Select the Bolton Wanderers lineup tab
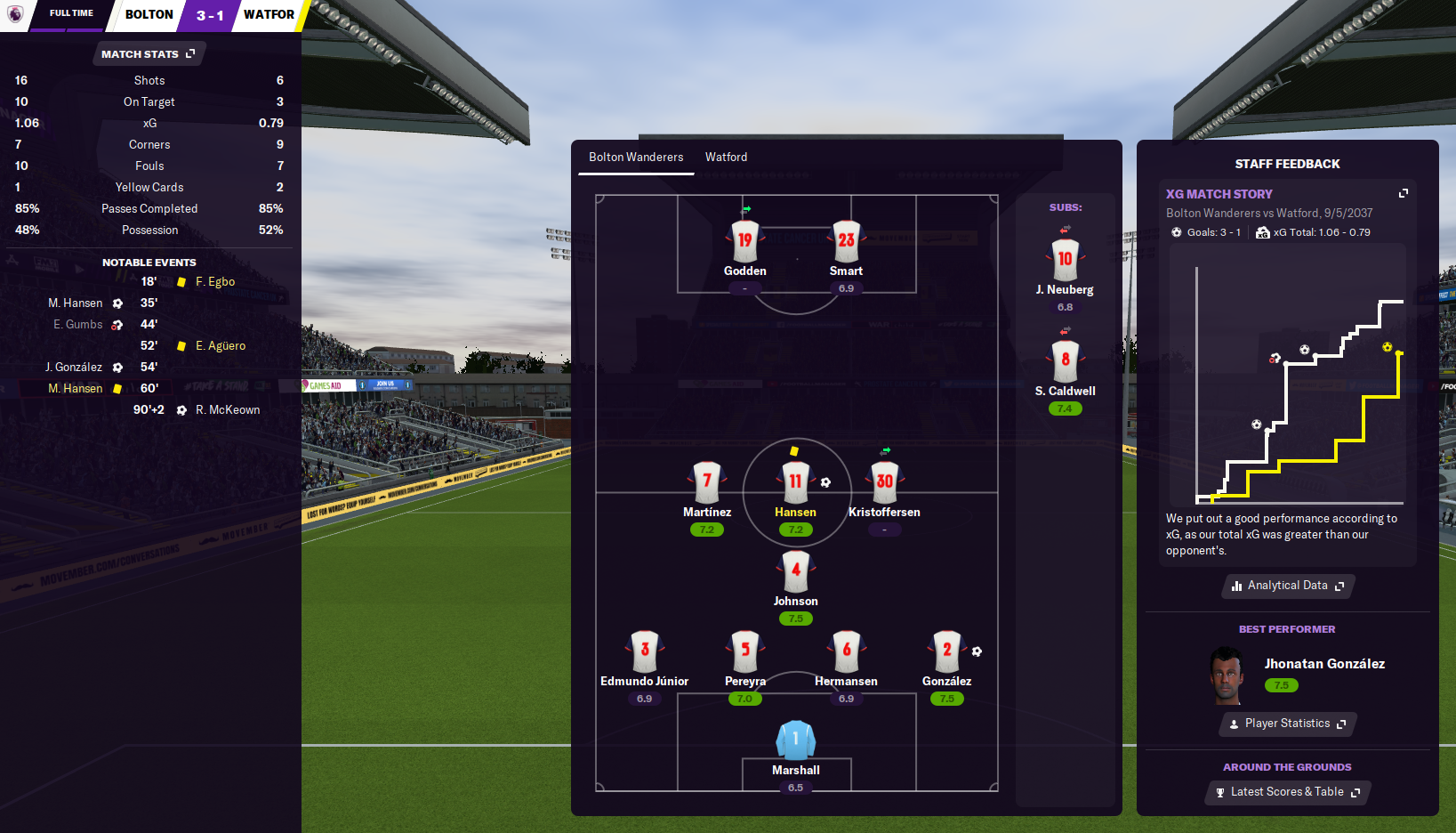1456x833 pixels. tap(636, 158)
